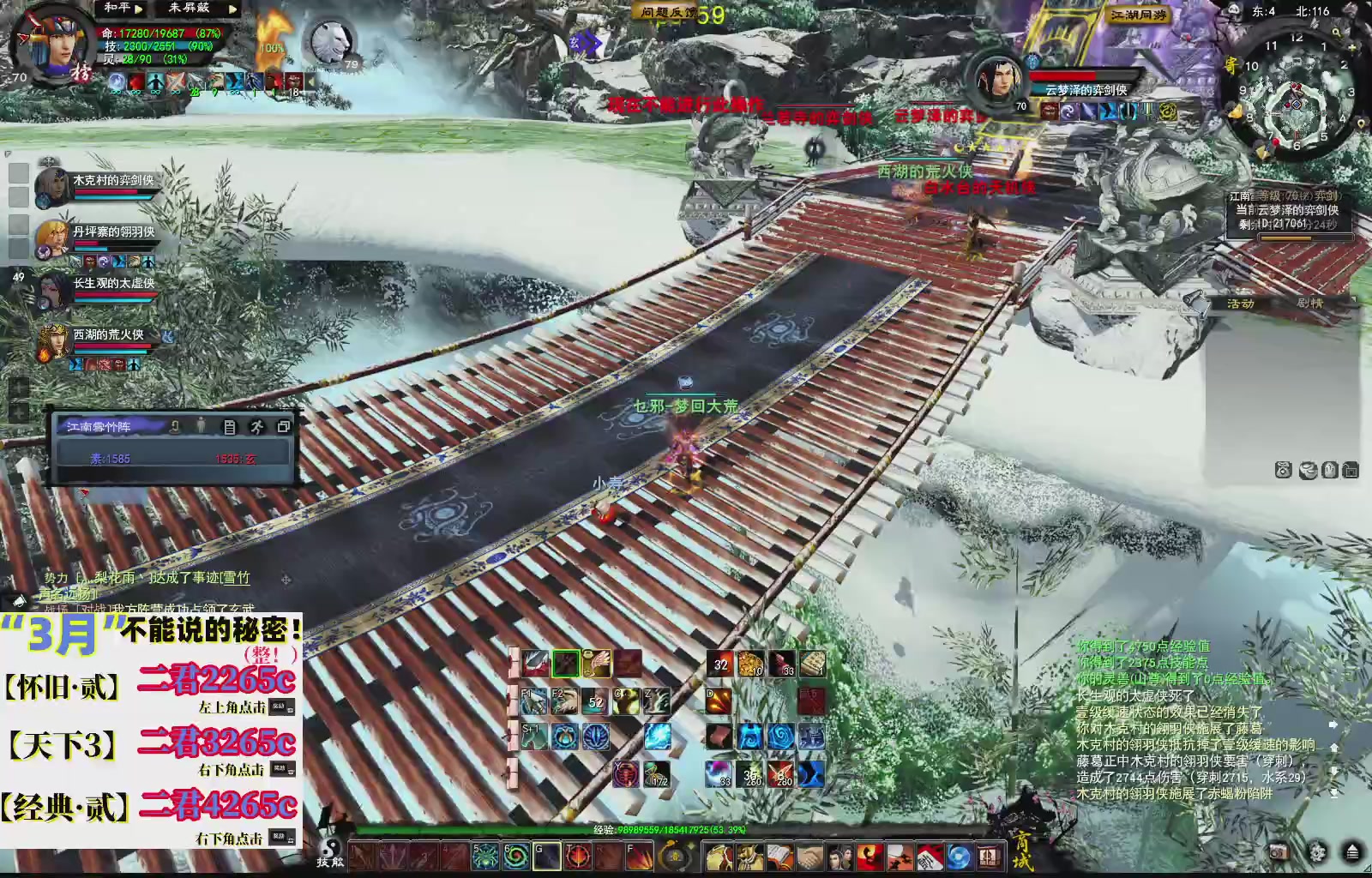Viewport: 1372px width, 878px height.
Task: Toggle the running-figure icon in 江南雪竹阵 panel
Action: pyautogui.click(x=257, y=428)
